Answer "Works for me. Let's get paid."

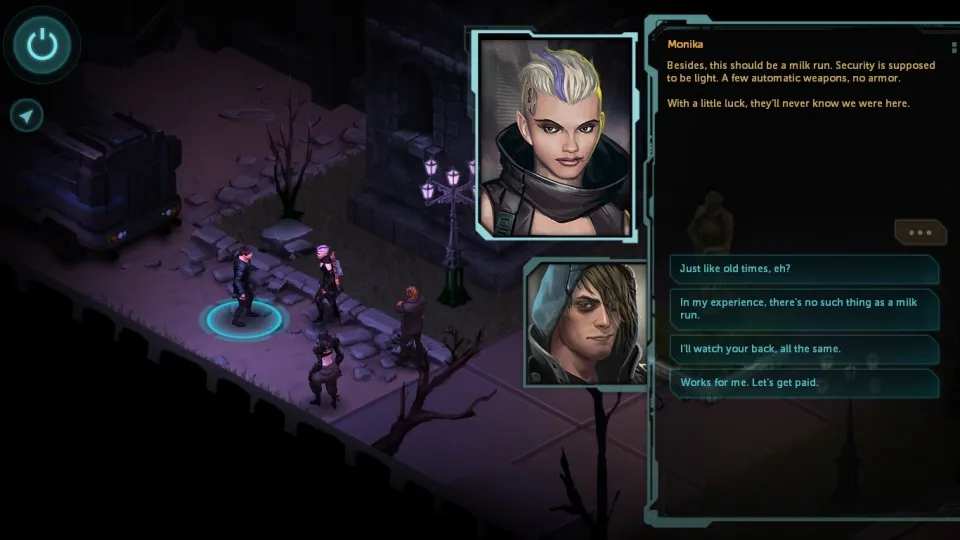804,383
